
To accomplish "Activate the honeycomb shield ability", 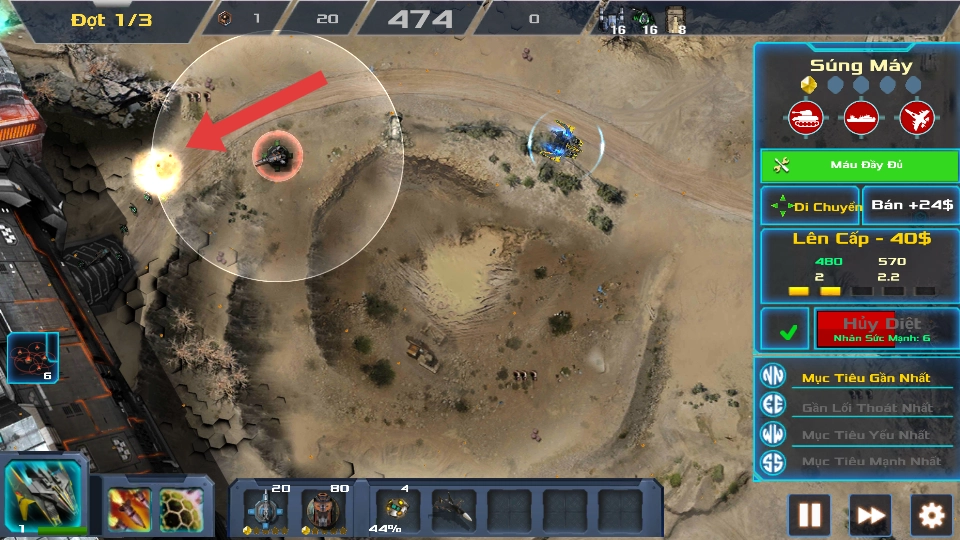I will tap(181, 509).
